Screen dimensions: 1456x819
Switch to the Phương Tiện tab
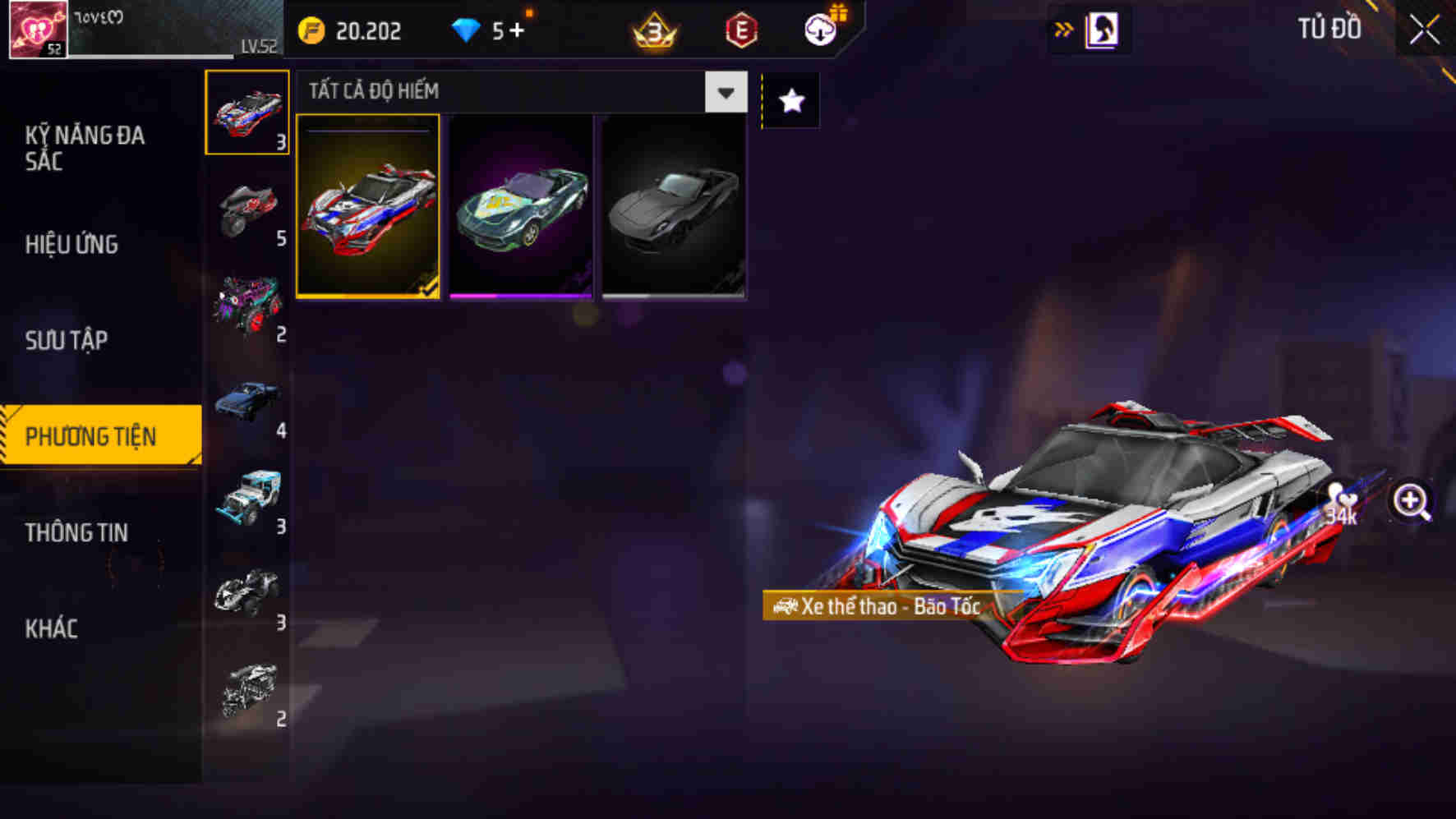[x=100, y=435]
